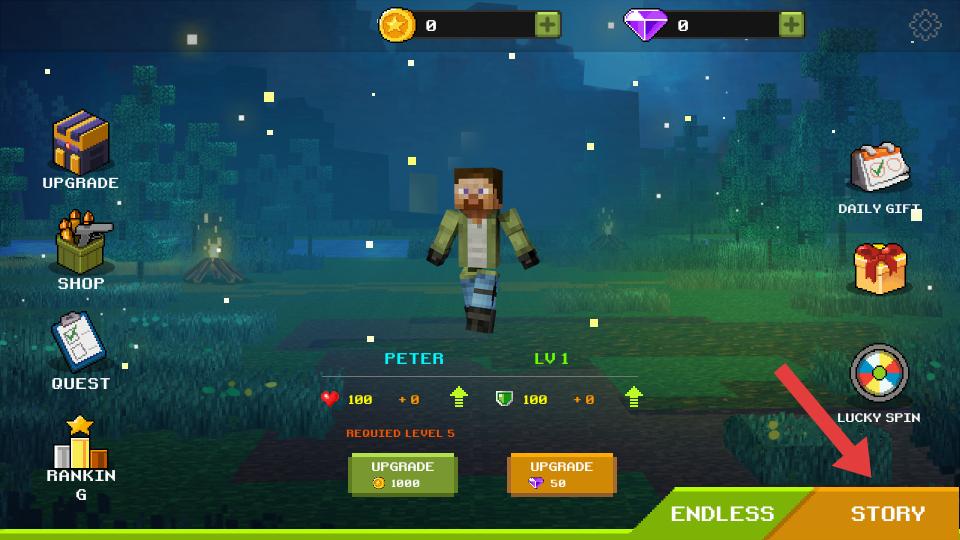Open the Shop ammo crate
This screenshot has height=540, width=960.
(81, 245)
